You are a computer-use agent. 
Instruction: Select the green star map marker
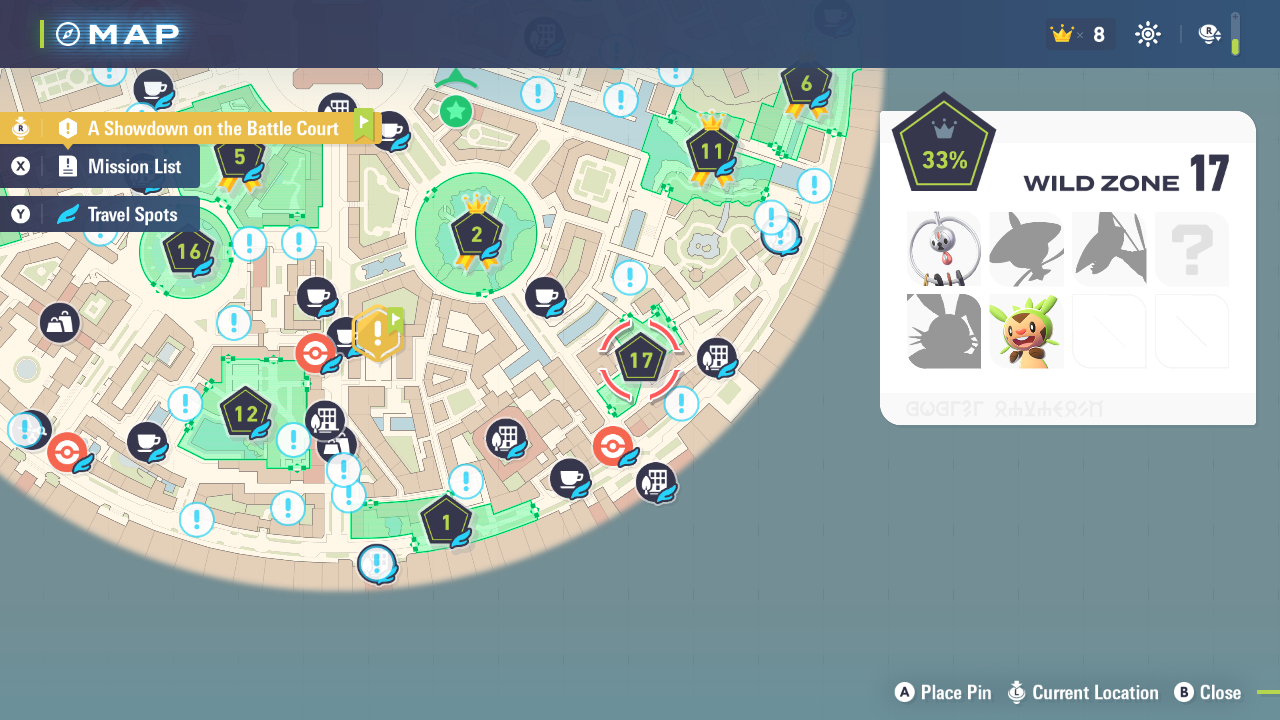pyautogui.click(x=456, y=111)
